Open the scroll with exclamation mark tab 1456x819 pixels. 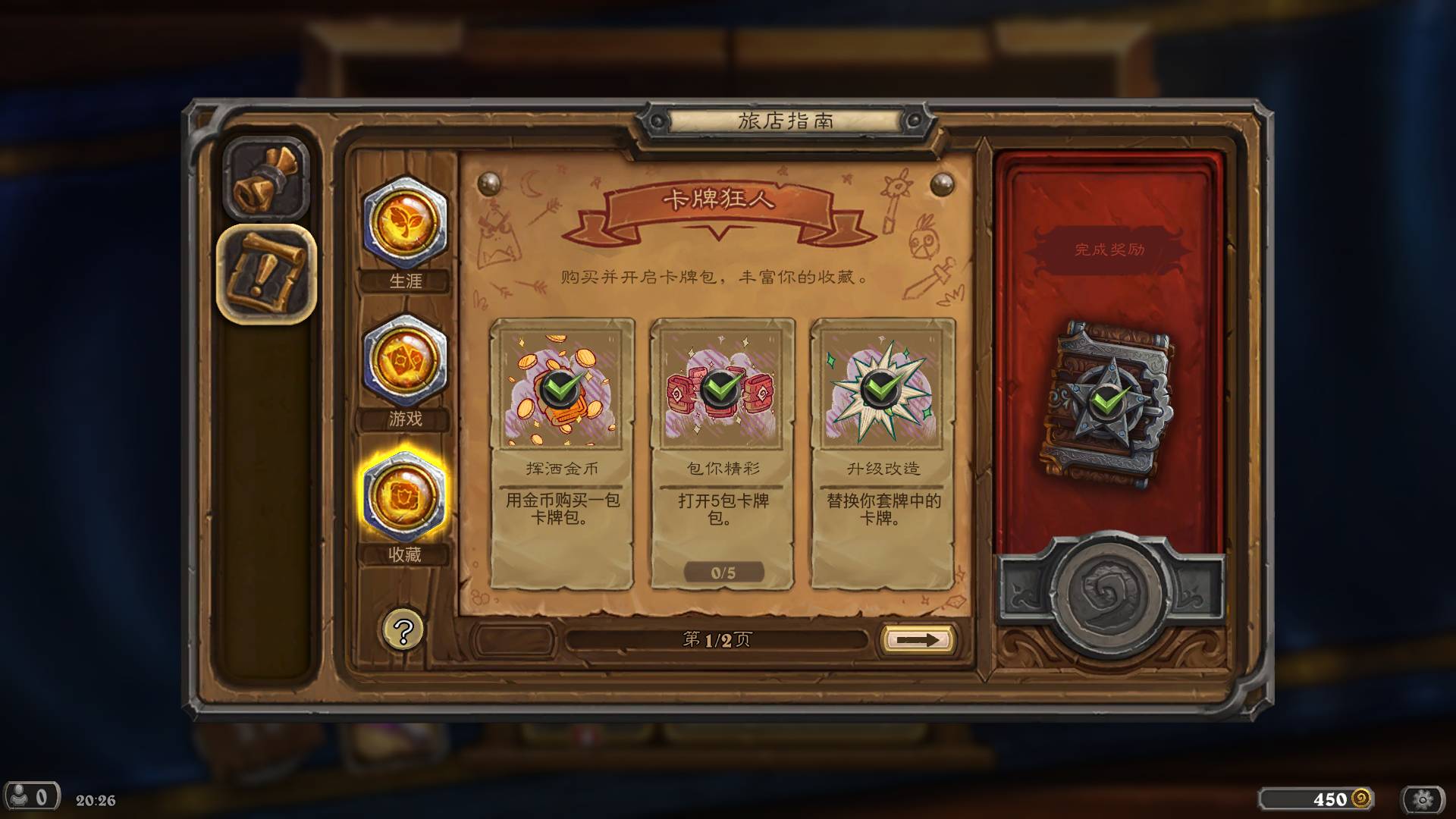click(x=266, y=274)
